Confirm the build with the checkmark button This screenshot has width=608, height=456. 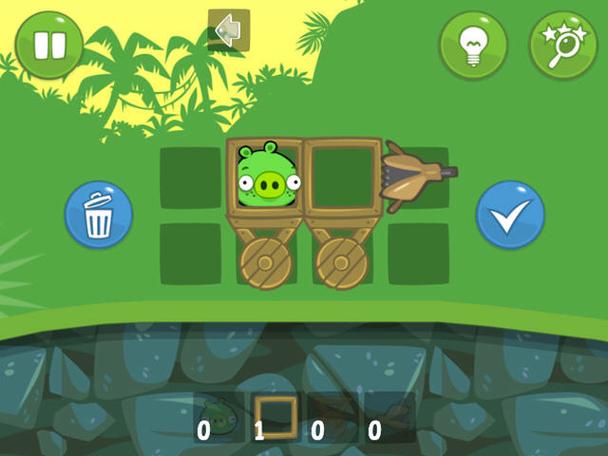point(510,215)
